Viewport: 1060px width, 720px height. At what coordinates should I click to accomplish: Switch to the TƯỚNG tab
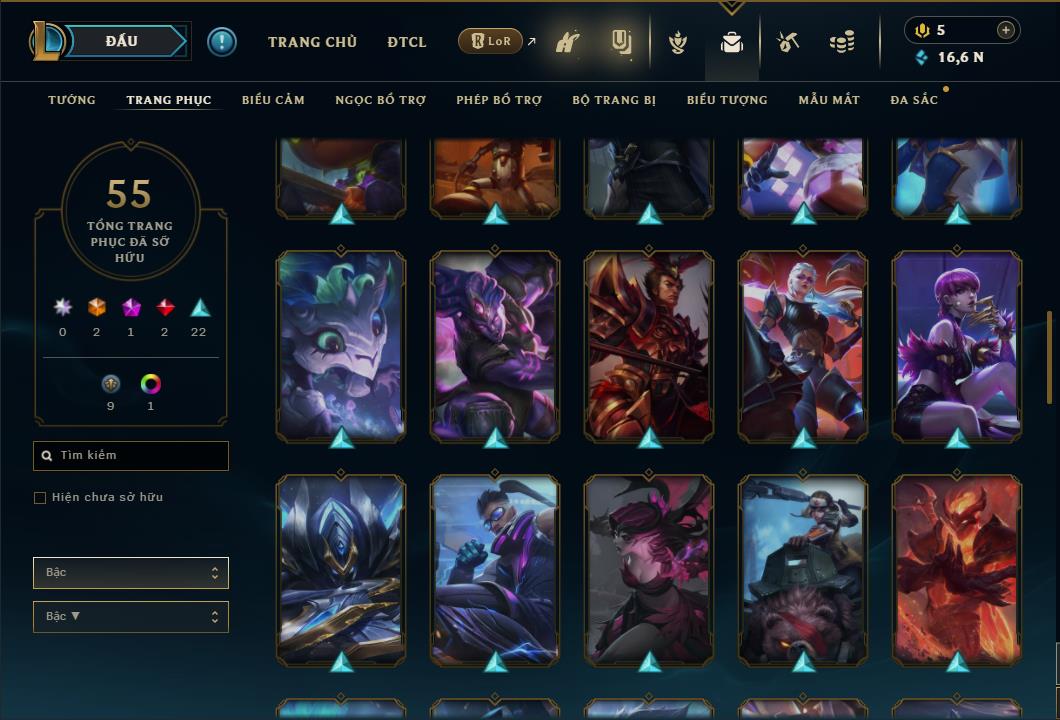[x=72, y=100]
